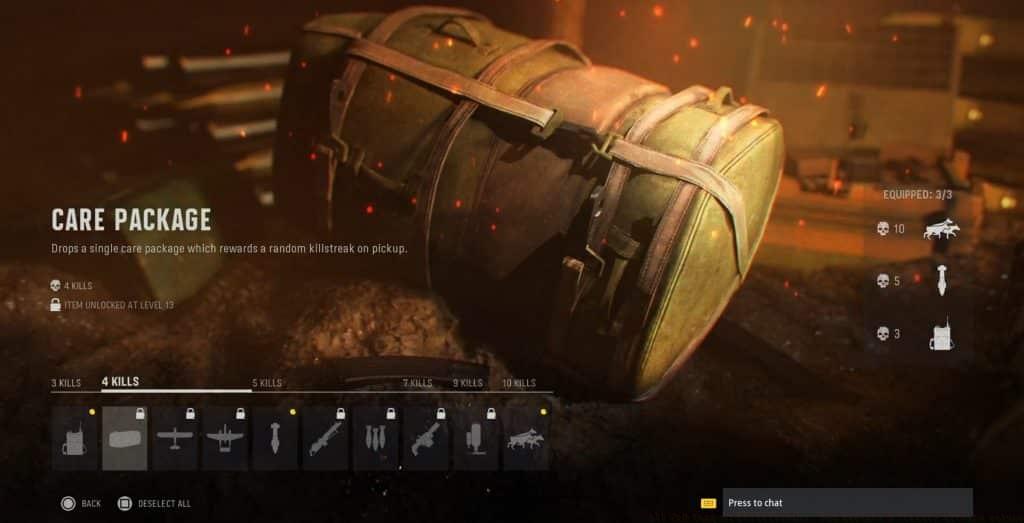
Task: Choose the locked twin-boom aircraft slot
Action: 225,438
